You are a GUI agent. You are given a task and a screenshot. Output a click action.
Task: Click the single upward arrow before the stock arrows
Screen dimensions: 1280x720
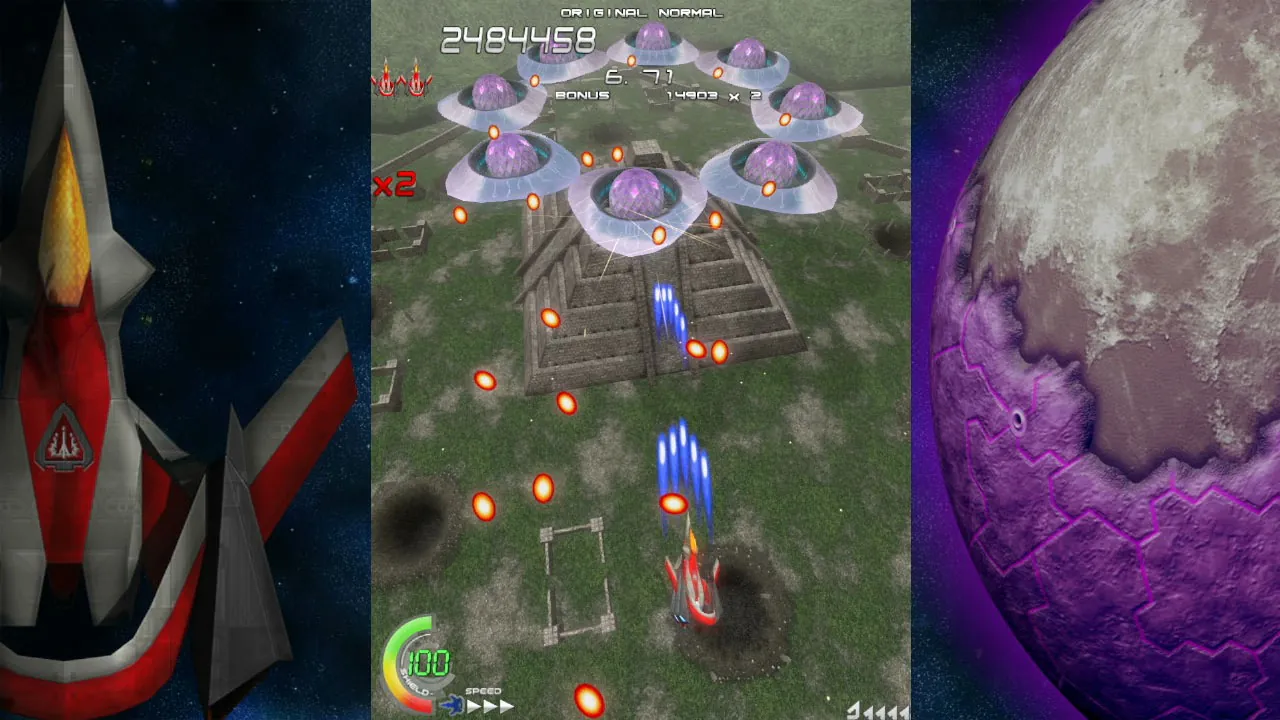[853, 712]
